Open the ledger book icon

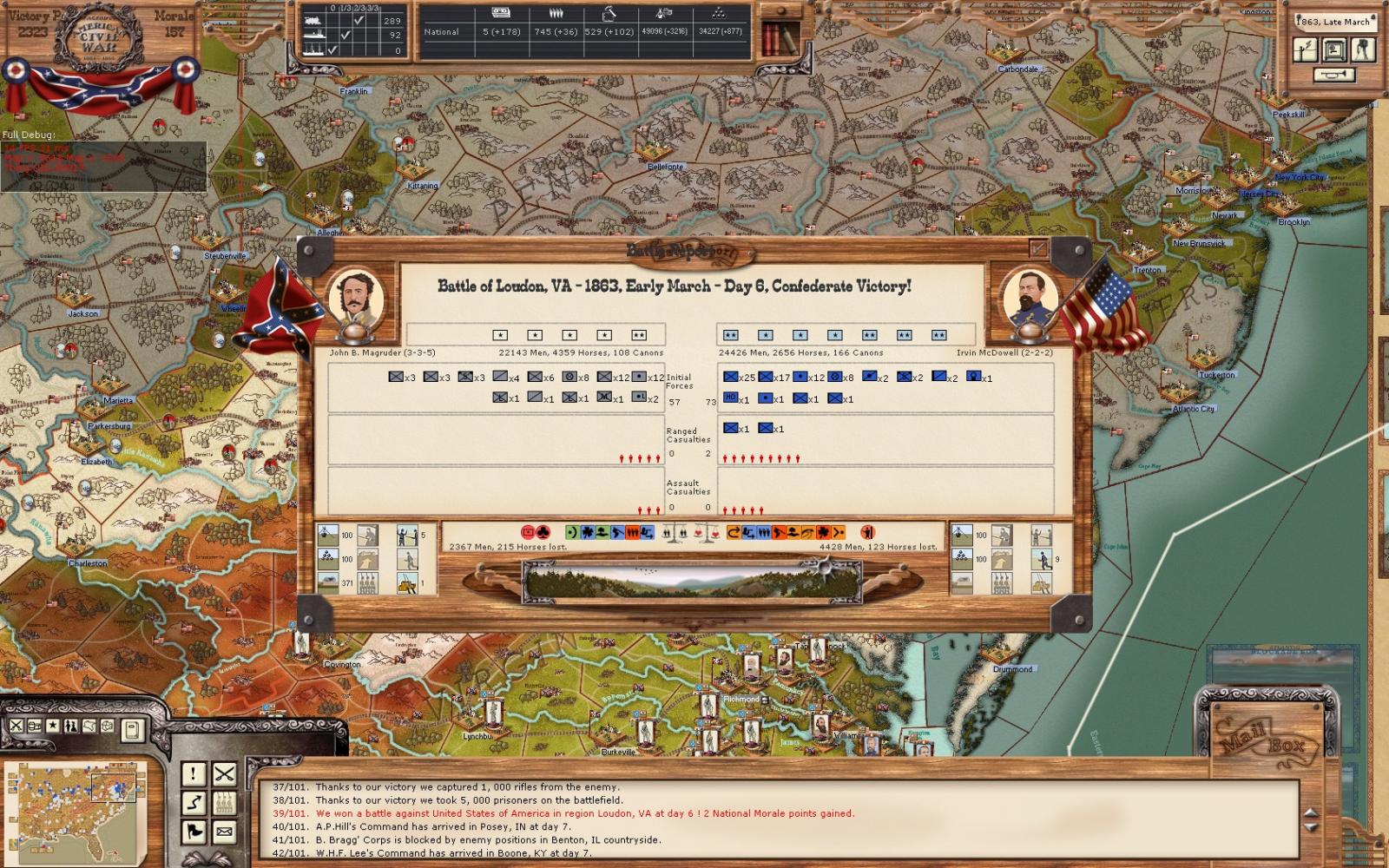point(132,728)
